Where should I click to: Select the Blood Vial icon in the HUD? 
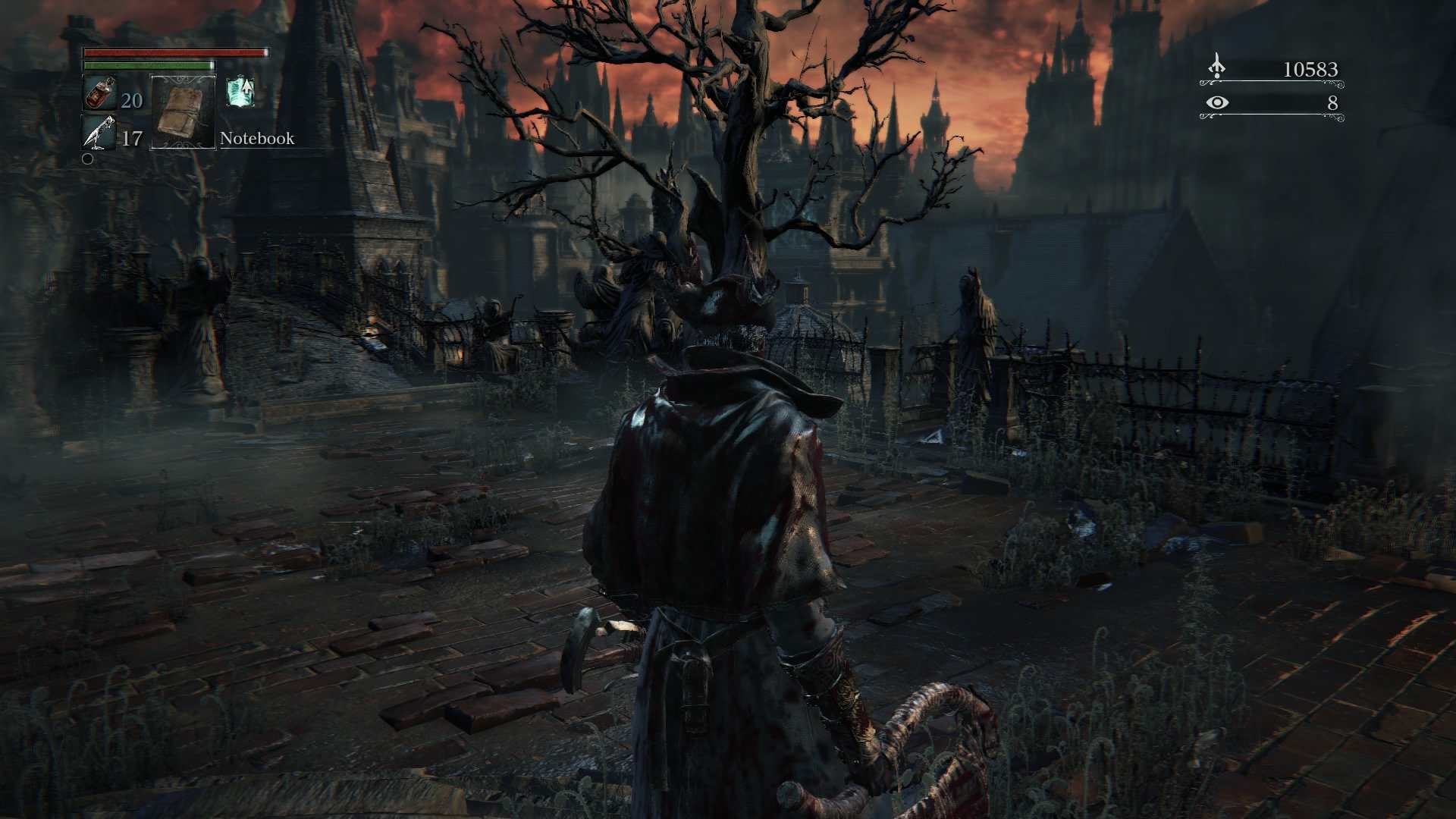(101, 93)
